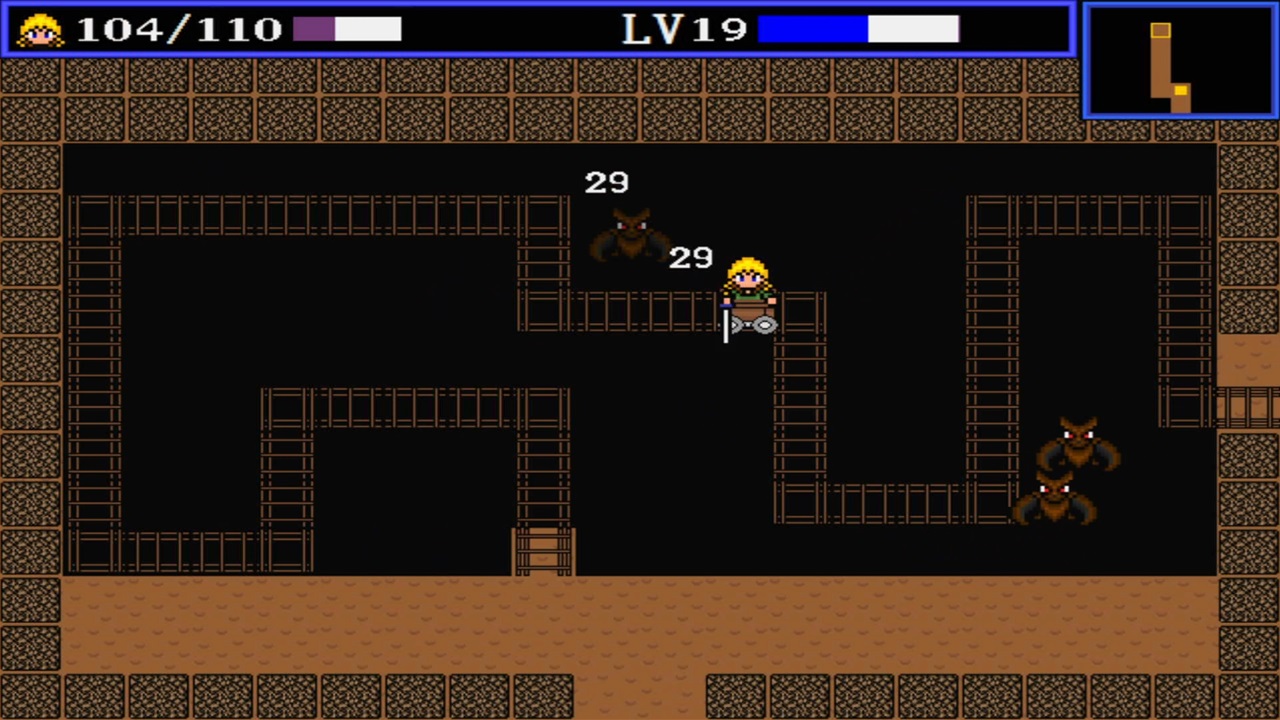The height and width of the screenshot is (720, 1280).
Task: Open the minimap panel
Action: (x=1179, y=58)
